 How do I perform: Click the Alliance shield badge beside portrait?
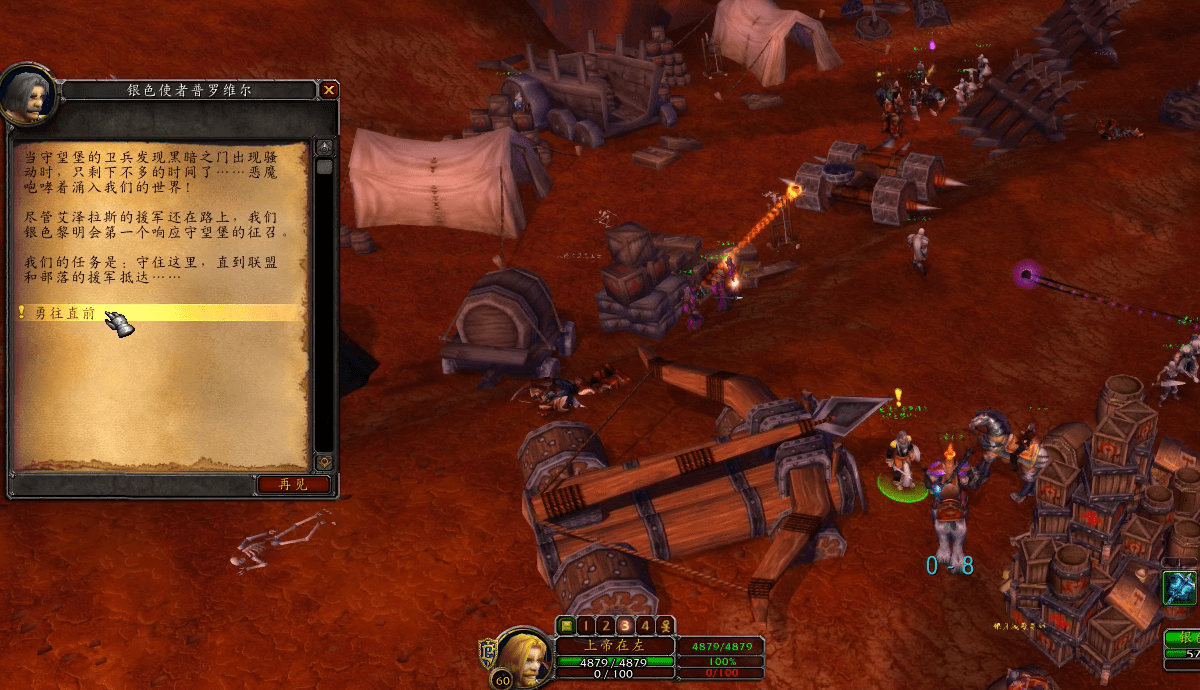[x=489, y=653]
